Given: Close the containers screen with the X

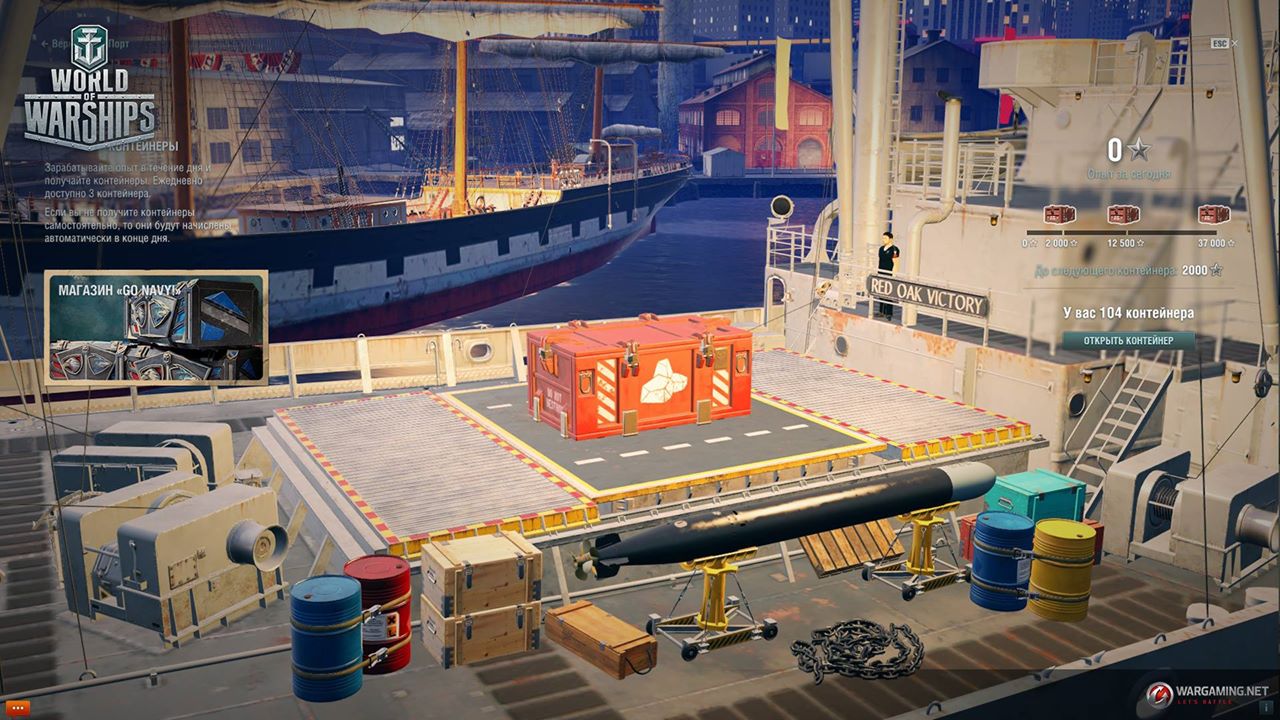Looking at the screenshot, I should click(x=1235, y=44).
